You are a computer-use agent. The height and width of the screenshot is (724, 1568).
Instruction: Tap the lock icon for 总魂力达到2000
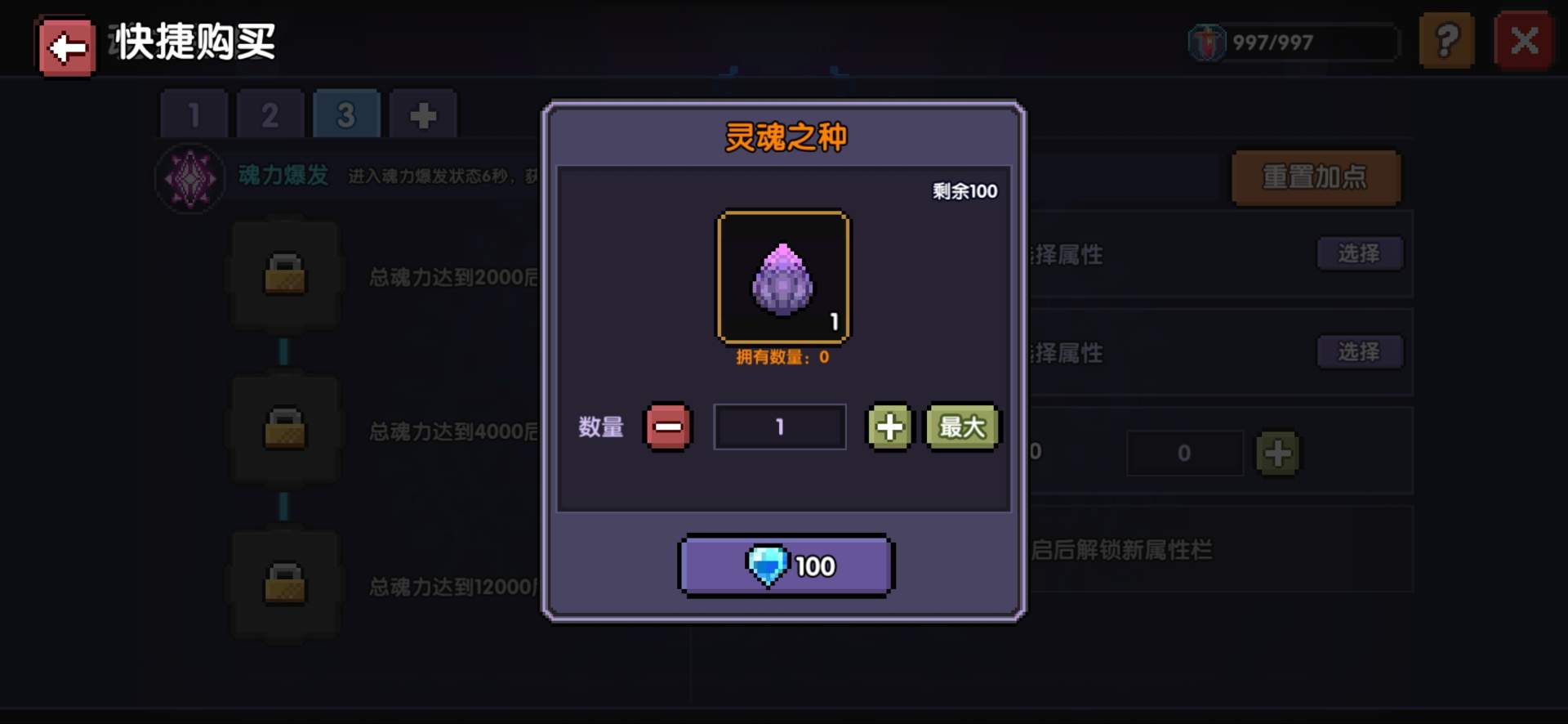coord(284,274)
